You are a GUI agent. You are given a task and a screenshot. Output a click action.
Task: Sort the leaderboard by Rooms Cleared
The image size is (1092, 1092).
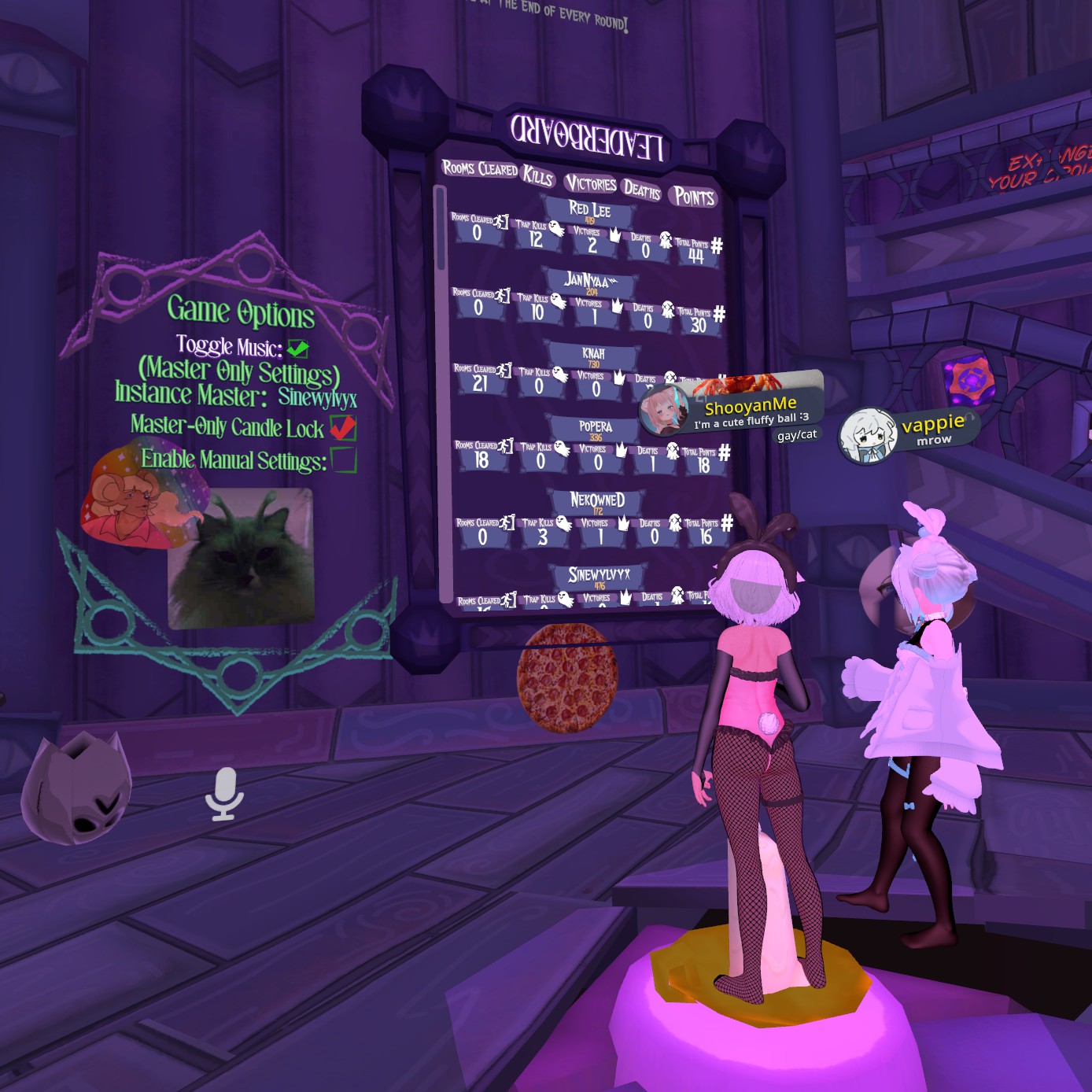(x=479, y=168)
